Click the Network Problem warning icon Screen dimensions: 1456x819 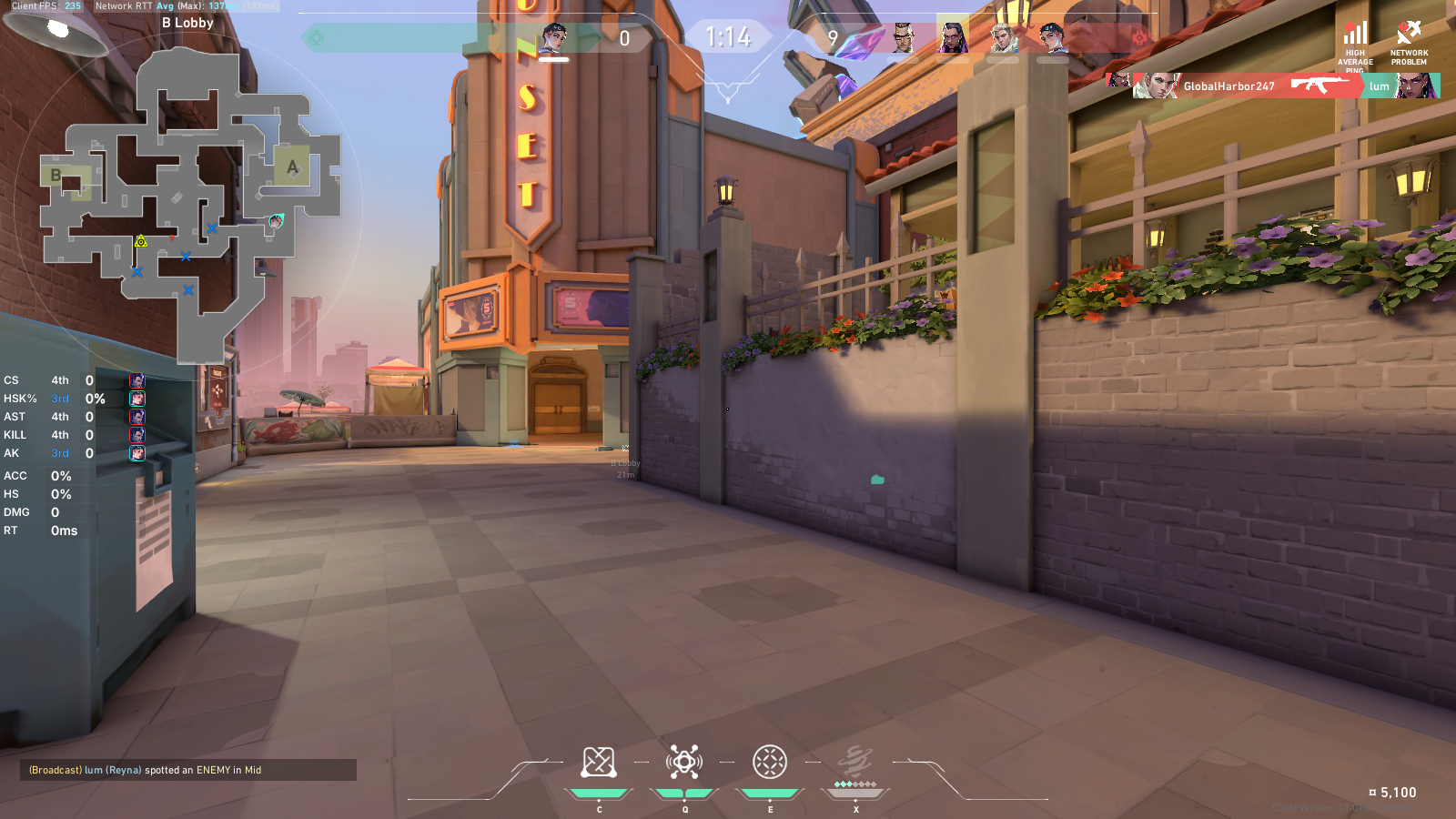coord(1409,35)
